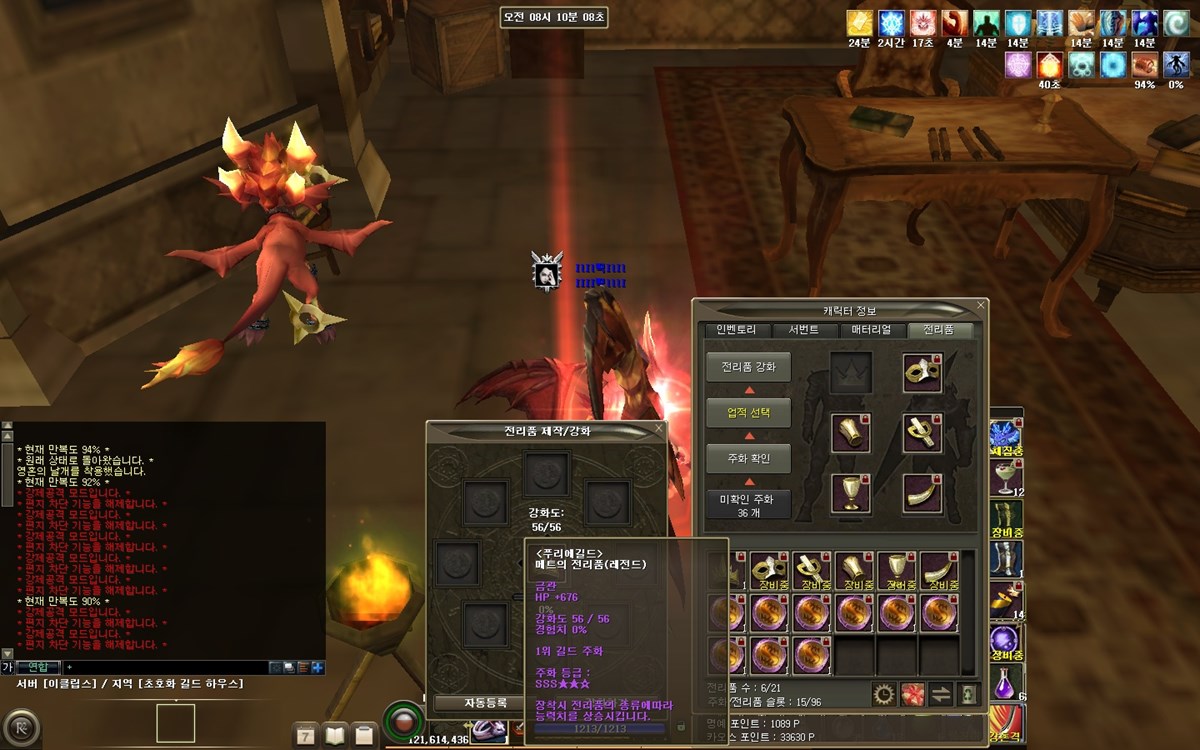Switch to the 인벤토리 (Inventory) tab
The image size is (1200, 750).
click(736, 330)
